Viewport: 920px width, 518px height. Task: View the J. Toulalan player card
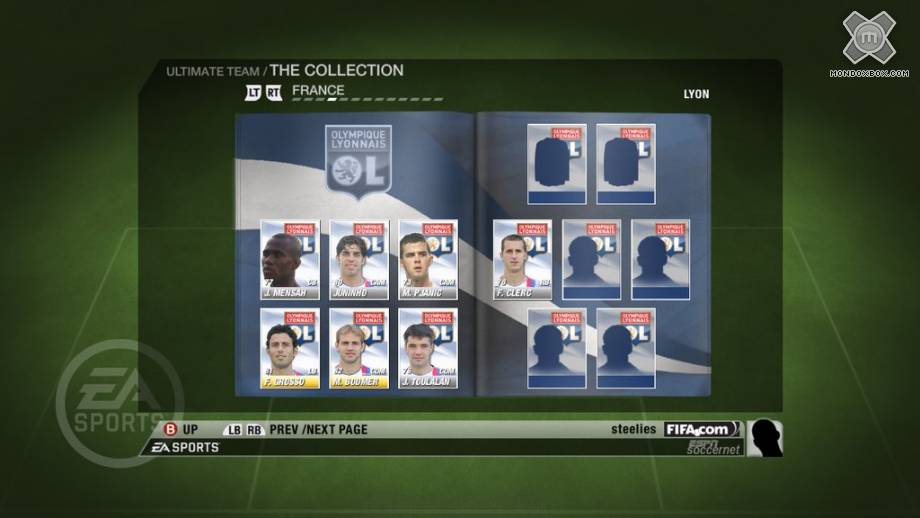coord(428,348)
